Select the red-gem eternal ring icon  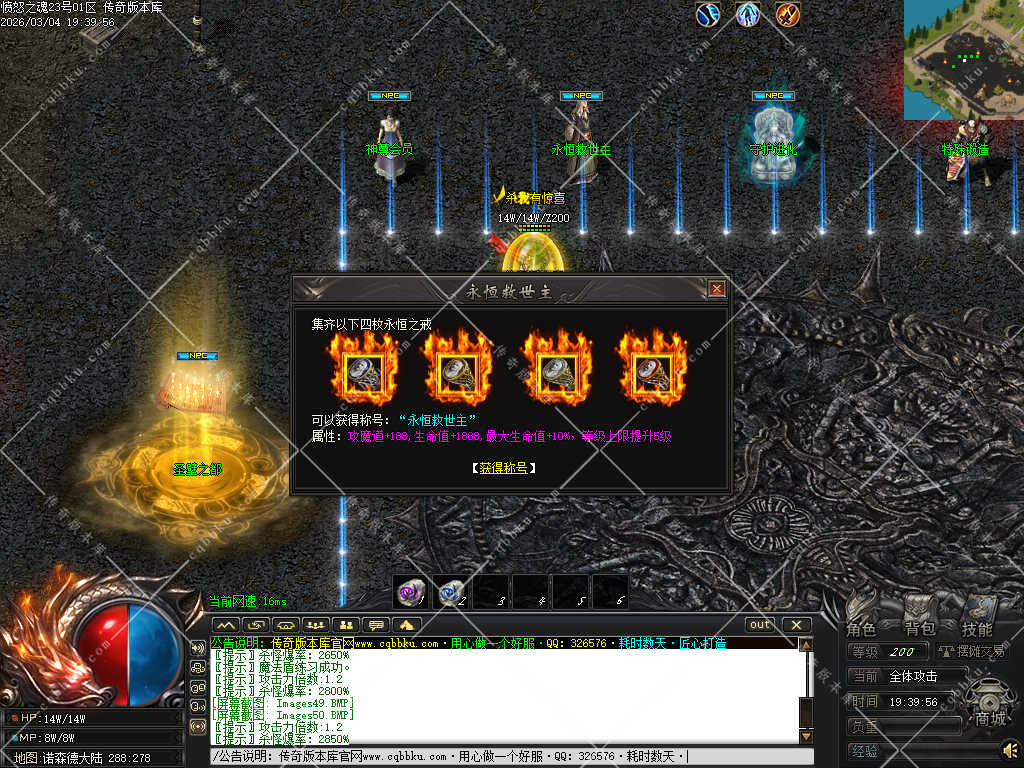651,371
